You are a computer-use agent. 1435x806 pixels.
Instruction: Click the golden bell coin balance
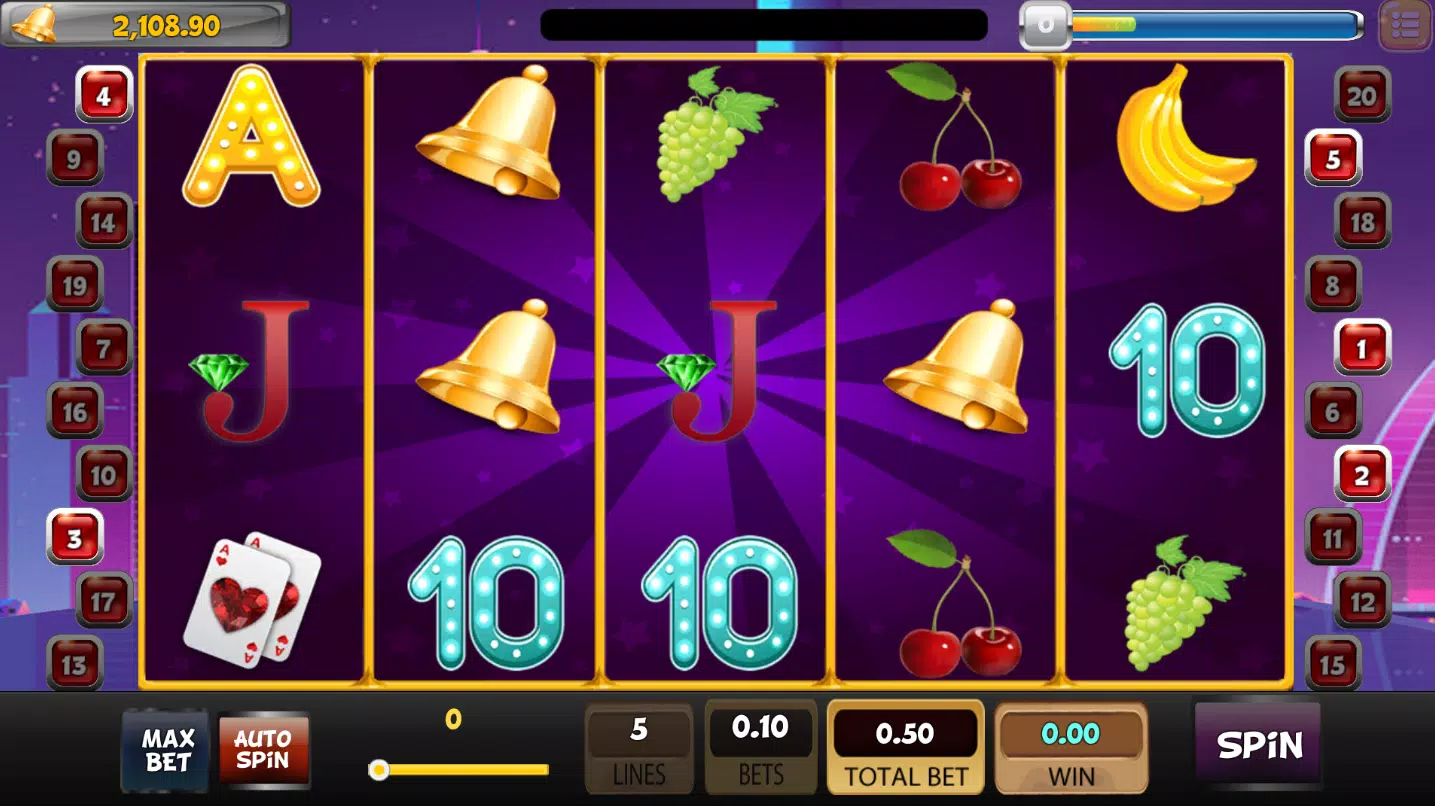pos(145,25)
